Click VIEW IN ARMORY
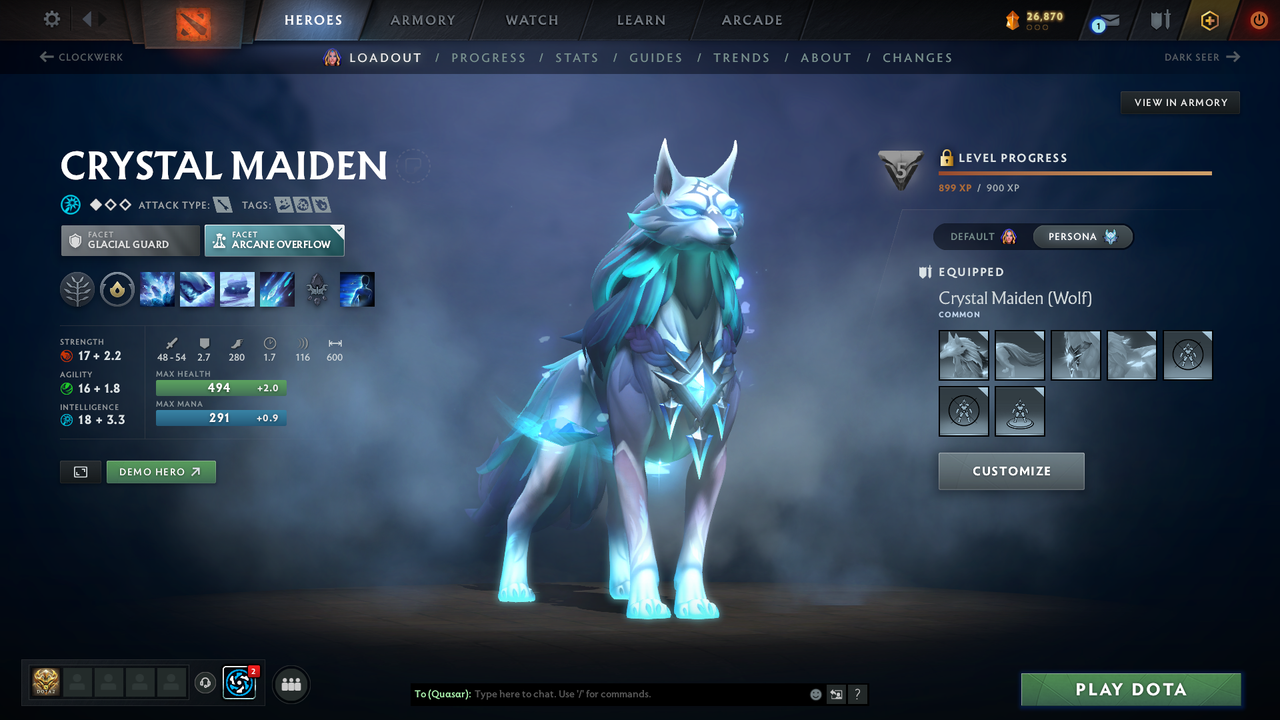 coord(1179,102)
